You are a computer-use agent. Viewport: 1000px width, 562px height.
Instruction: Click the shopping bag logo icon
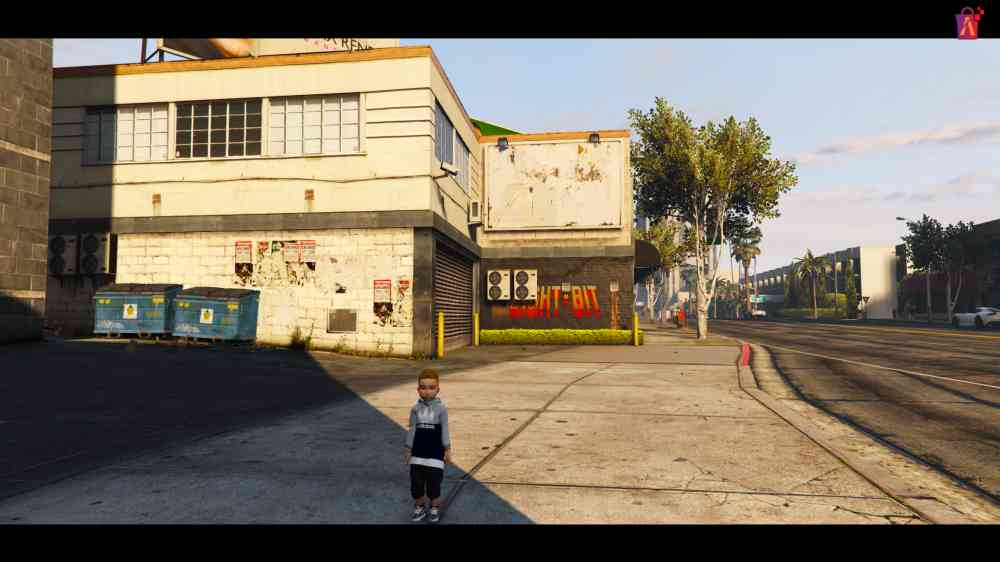968,22
